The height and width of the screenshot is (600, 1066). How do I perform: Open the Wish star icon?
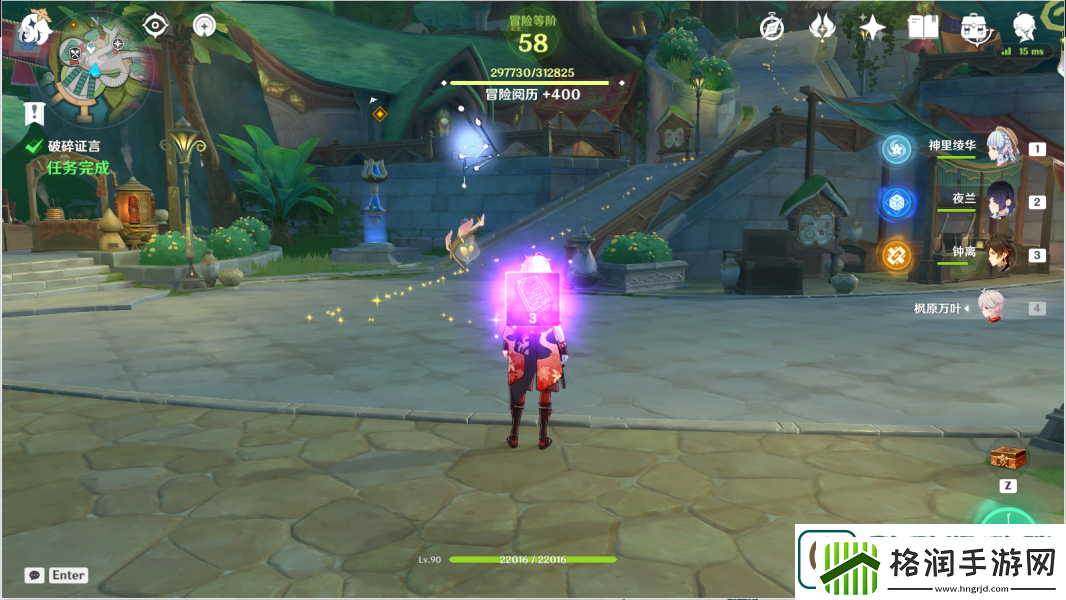coord(872,27)
